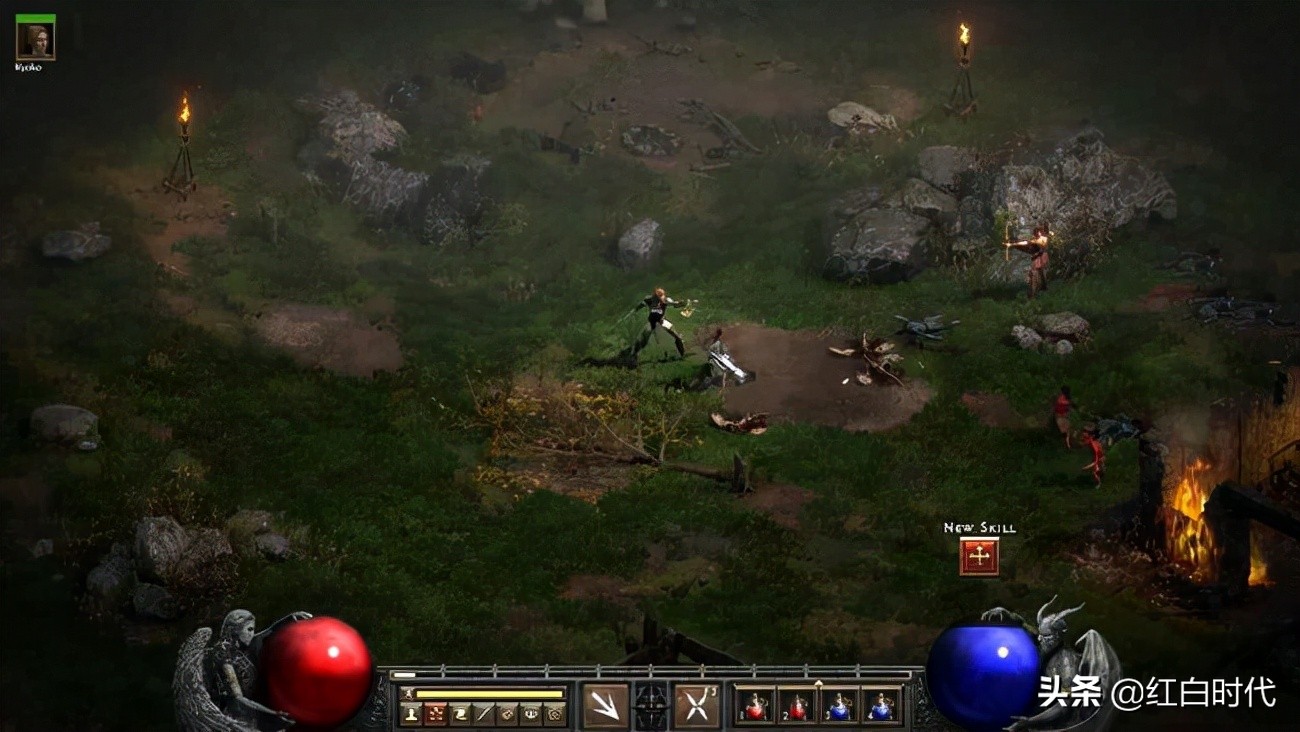Image resolution: width=1300 pixels, height=732 pixels.
Task: Open the red highlighted skill tree icon
Action: tap(435, 714)
